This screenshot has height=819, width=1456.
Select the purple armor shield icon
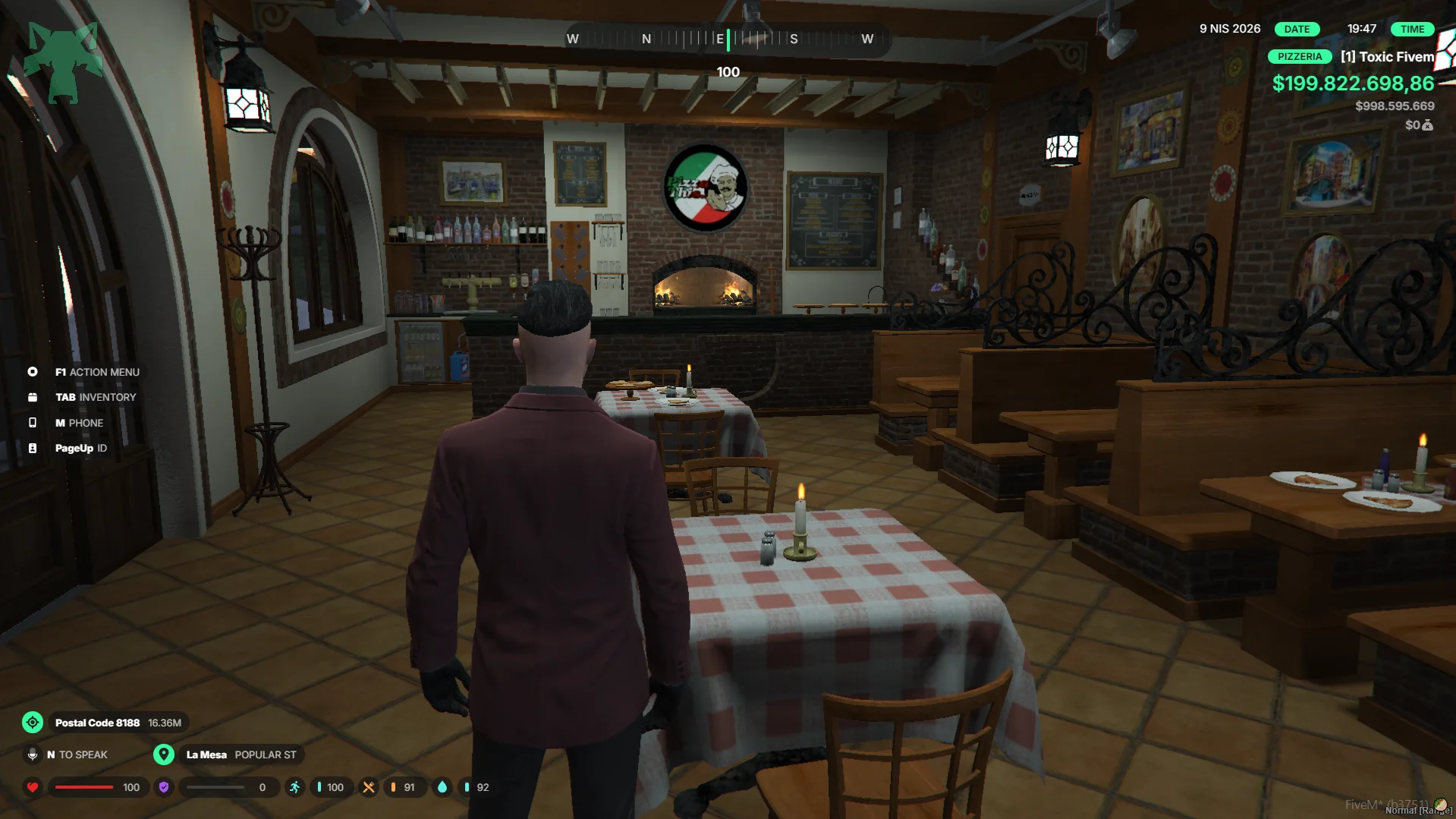click(x=164, y=787)
